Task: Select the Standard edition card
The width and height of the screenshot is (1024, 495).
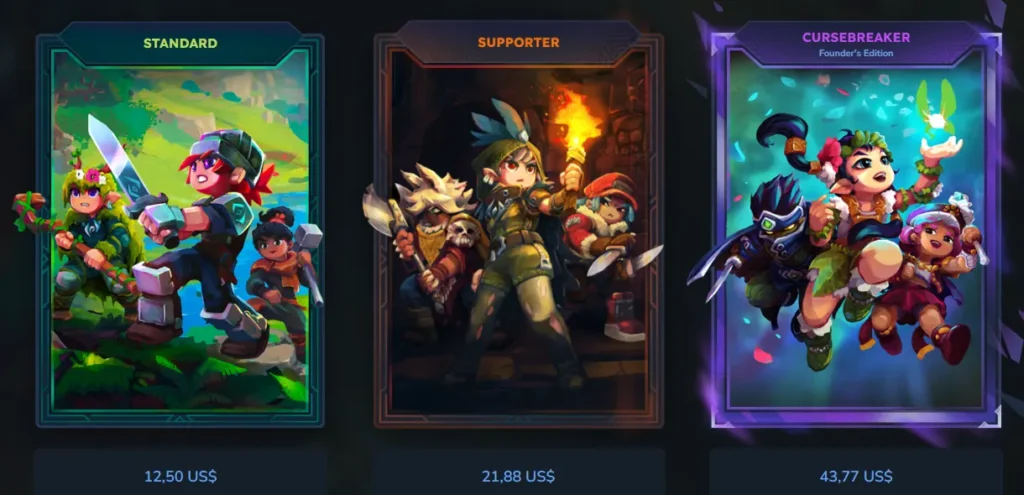Action: click(180, 230)
